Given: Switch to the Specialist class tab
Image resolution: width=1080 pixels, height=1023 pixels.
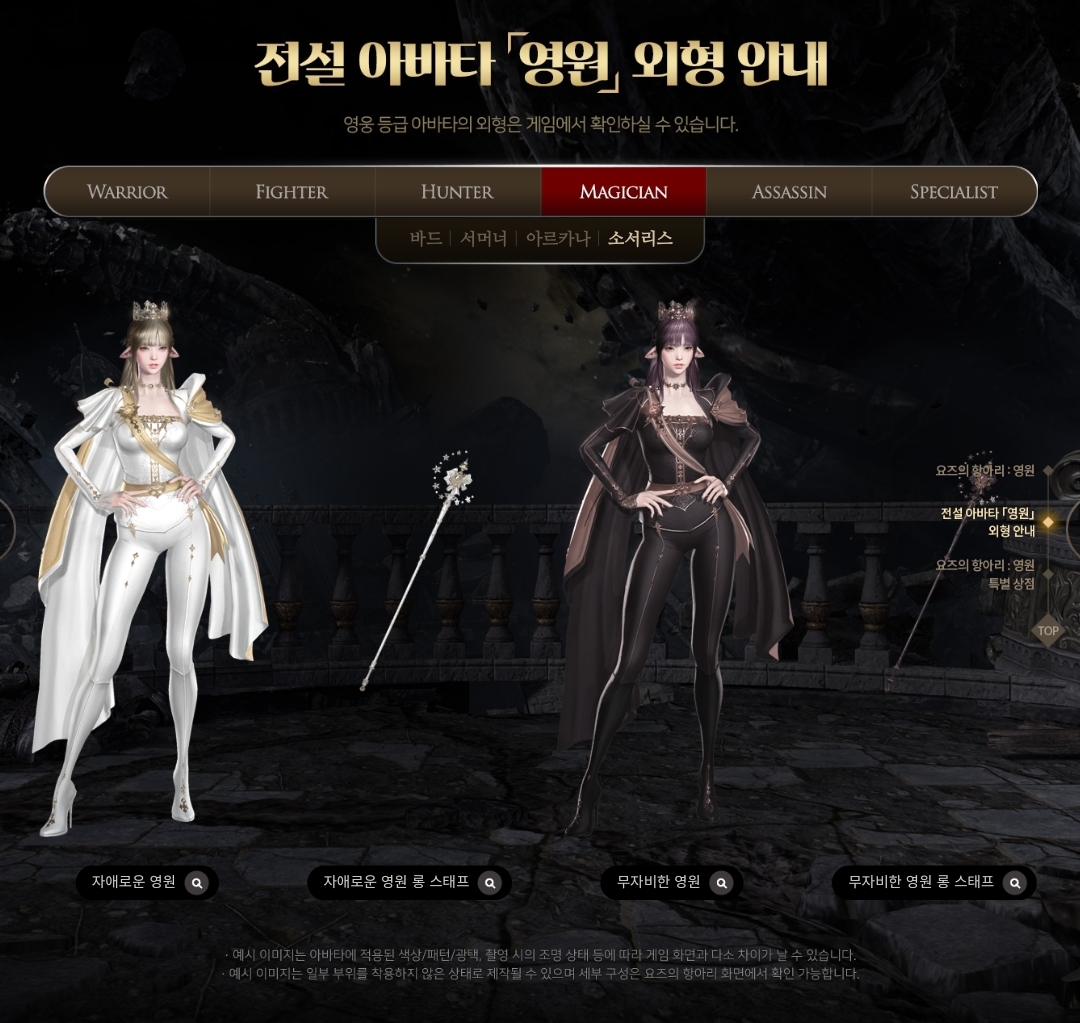Looking at the screenshot, I should [x=953, y=192].
